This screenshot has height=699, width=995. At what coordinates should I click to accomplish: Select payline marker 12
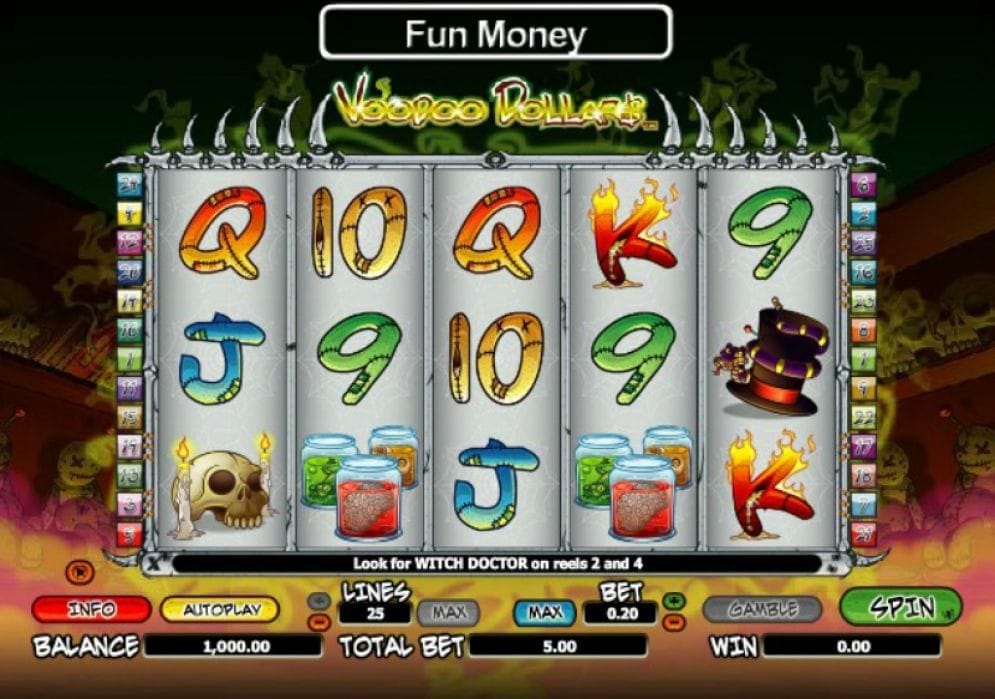(130, 242)
